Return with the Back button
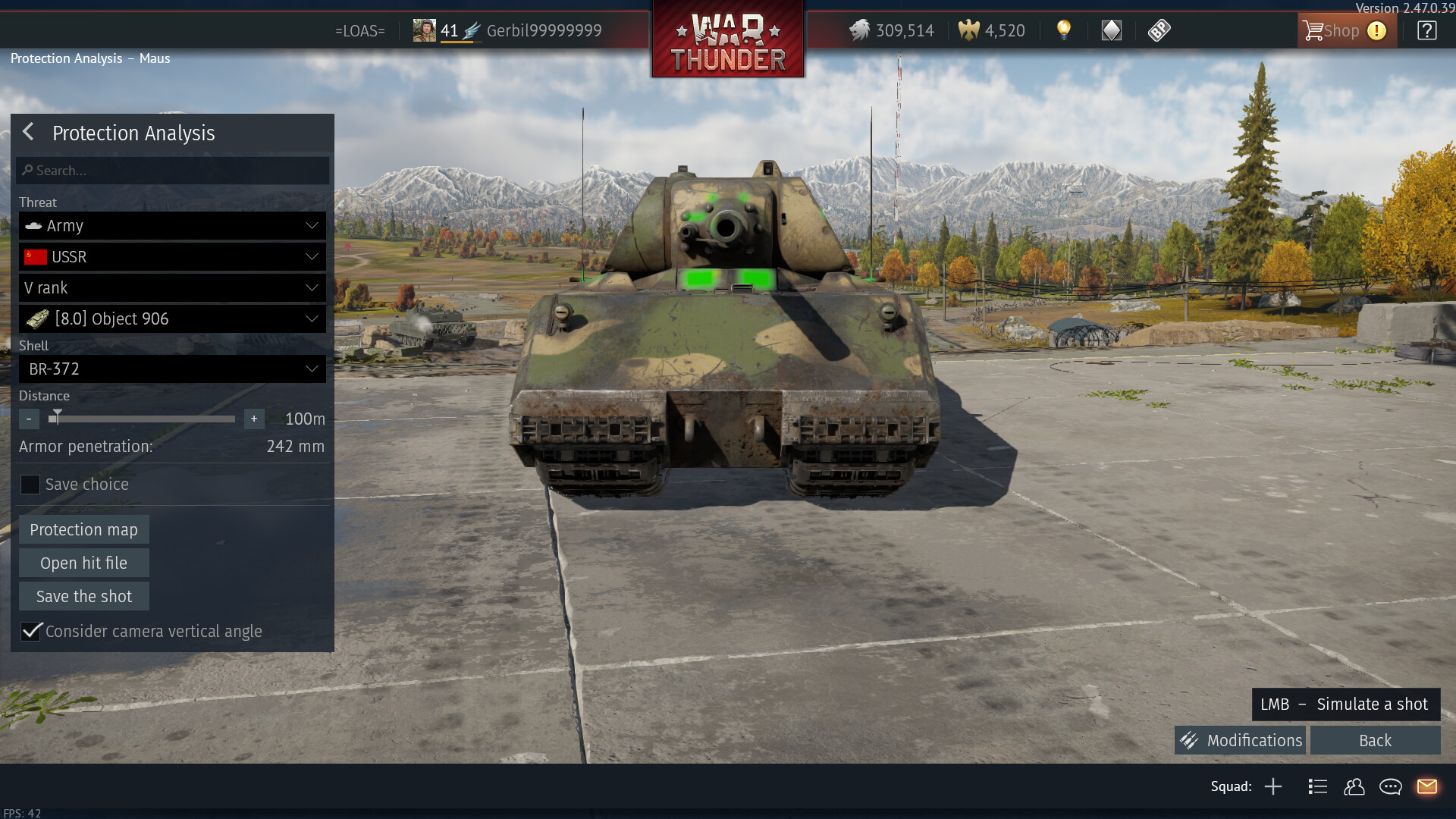The height and width of the screenshot is (819, 1456). [1375, 741]
